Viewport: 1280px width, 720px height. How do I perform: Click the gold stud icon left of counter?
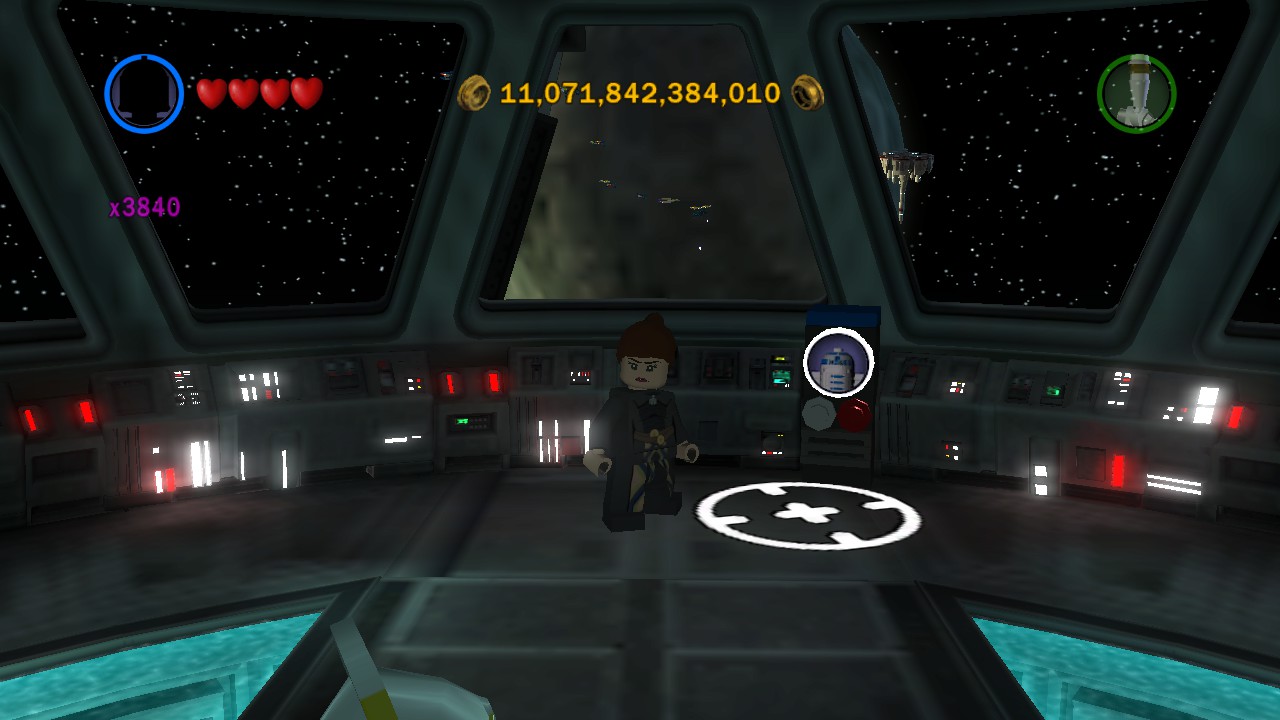(475, 92)
